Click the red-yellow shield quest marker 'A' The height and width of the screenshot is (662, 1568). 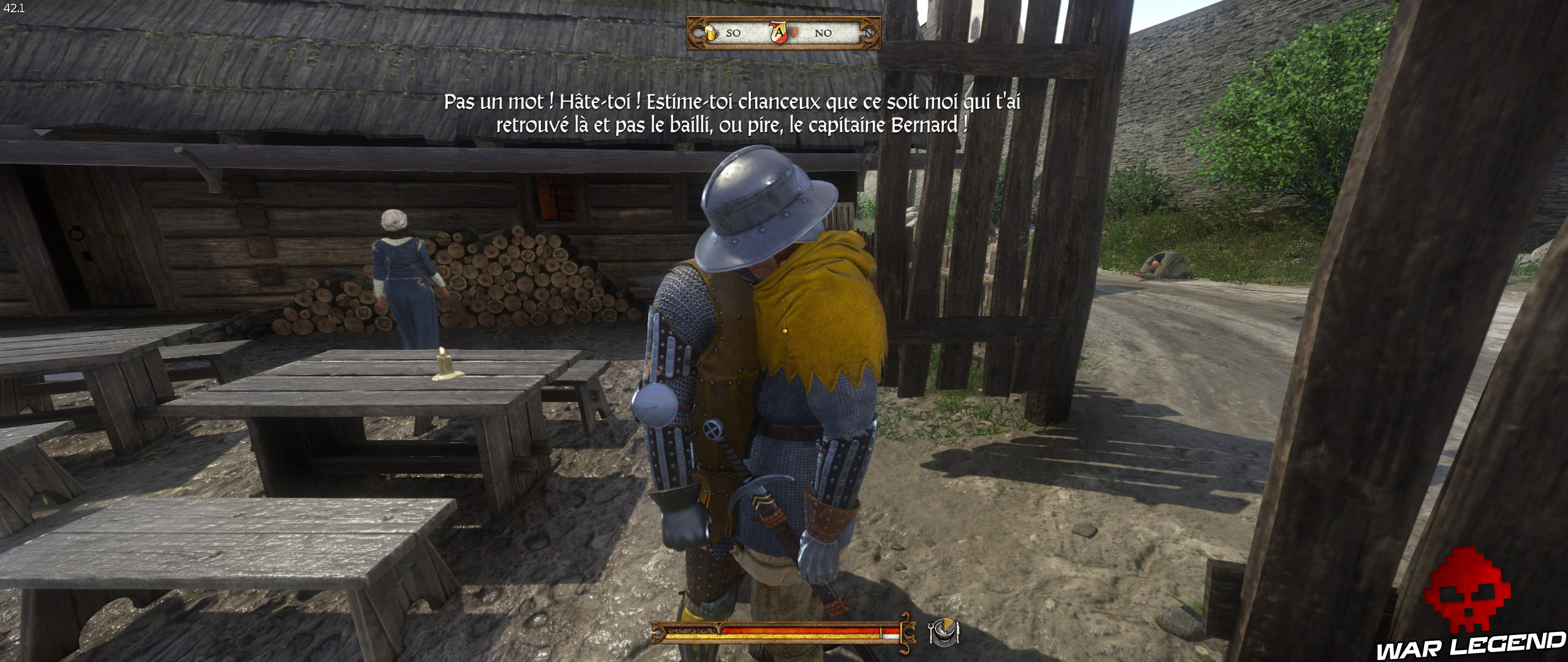pos(779,34)
